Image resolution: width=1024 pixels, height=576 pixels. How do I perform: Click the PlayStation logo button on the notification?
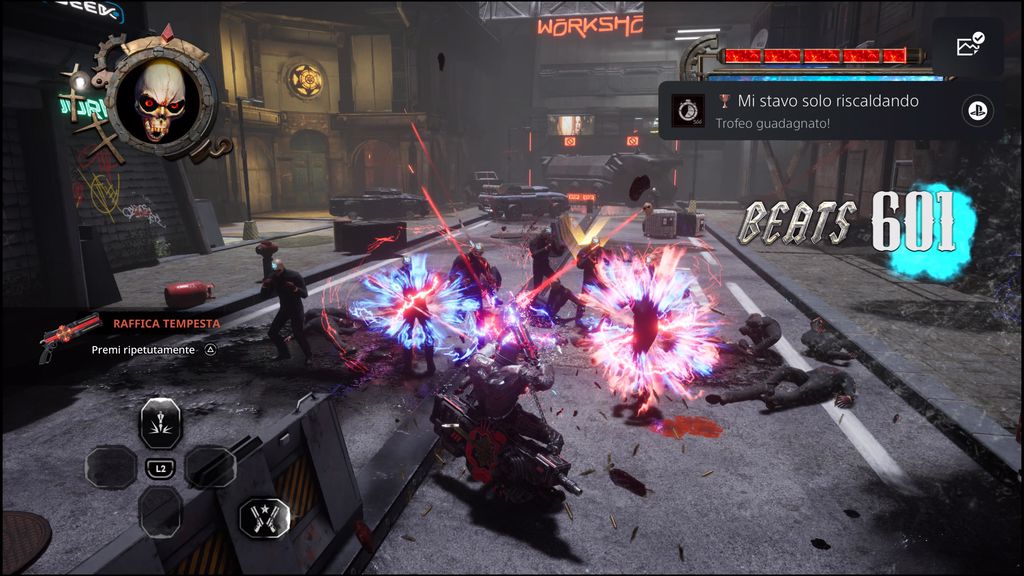(977, 111)
